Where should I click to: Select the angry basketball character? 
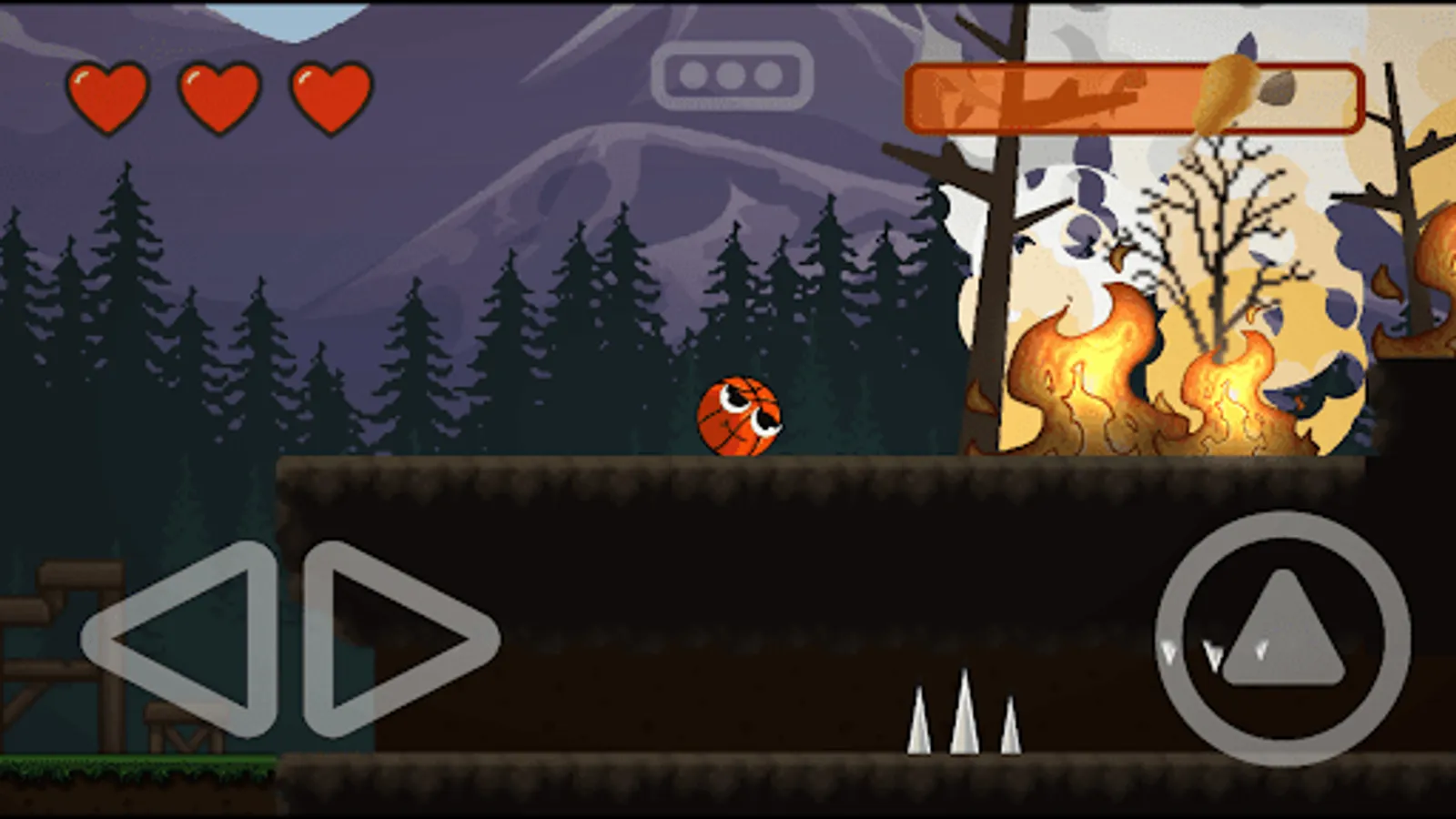[x=739, y=417]
